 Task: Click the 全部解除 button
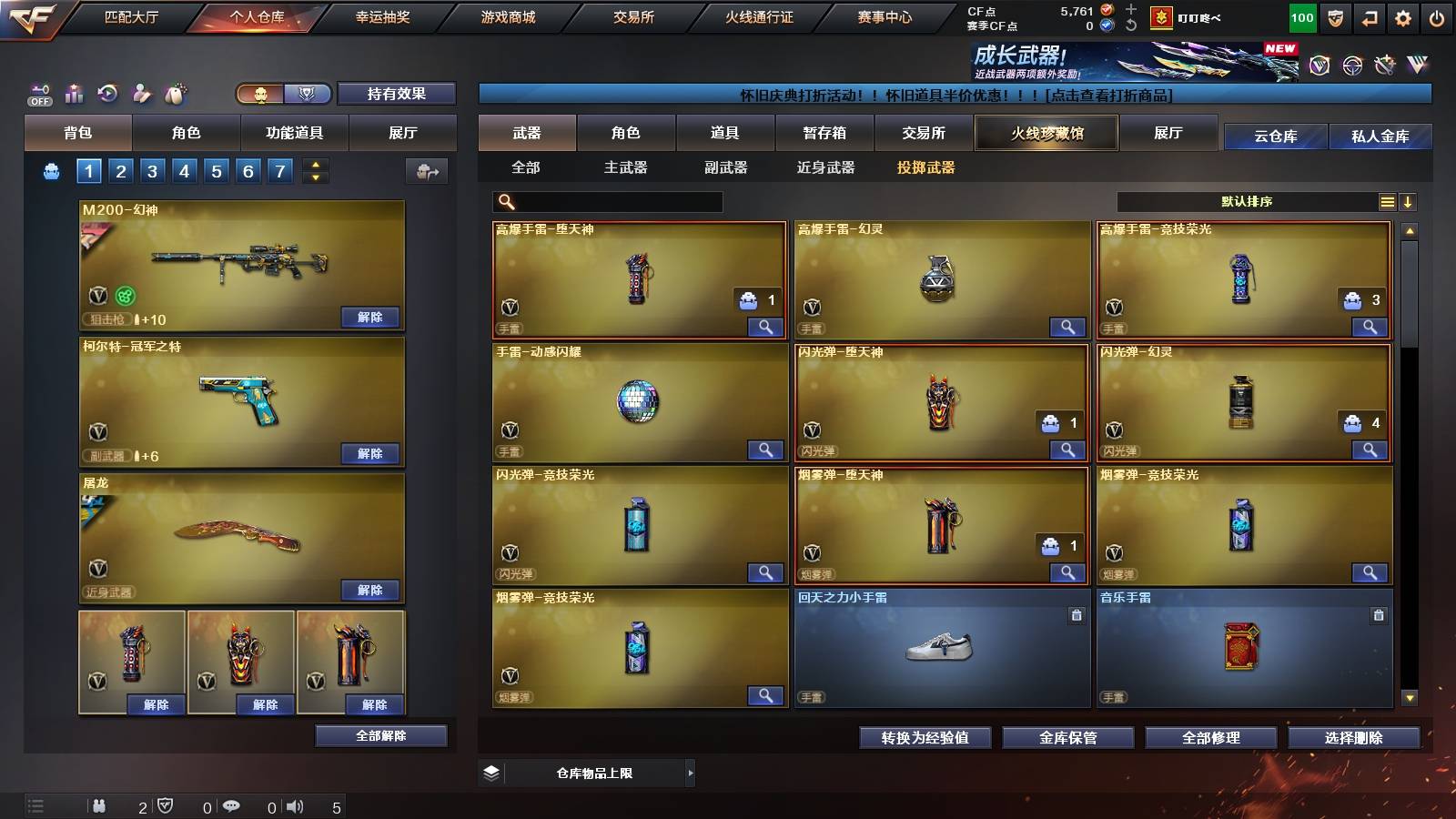coord(379,735)
